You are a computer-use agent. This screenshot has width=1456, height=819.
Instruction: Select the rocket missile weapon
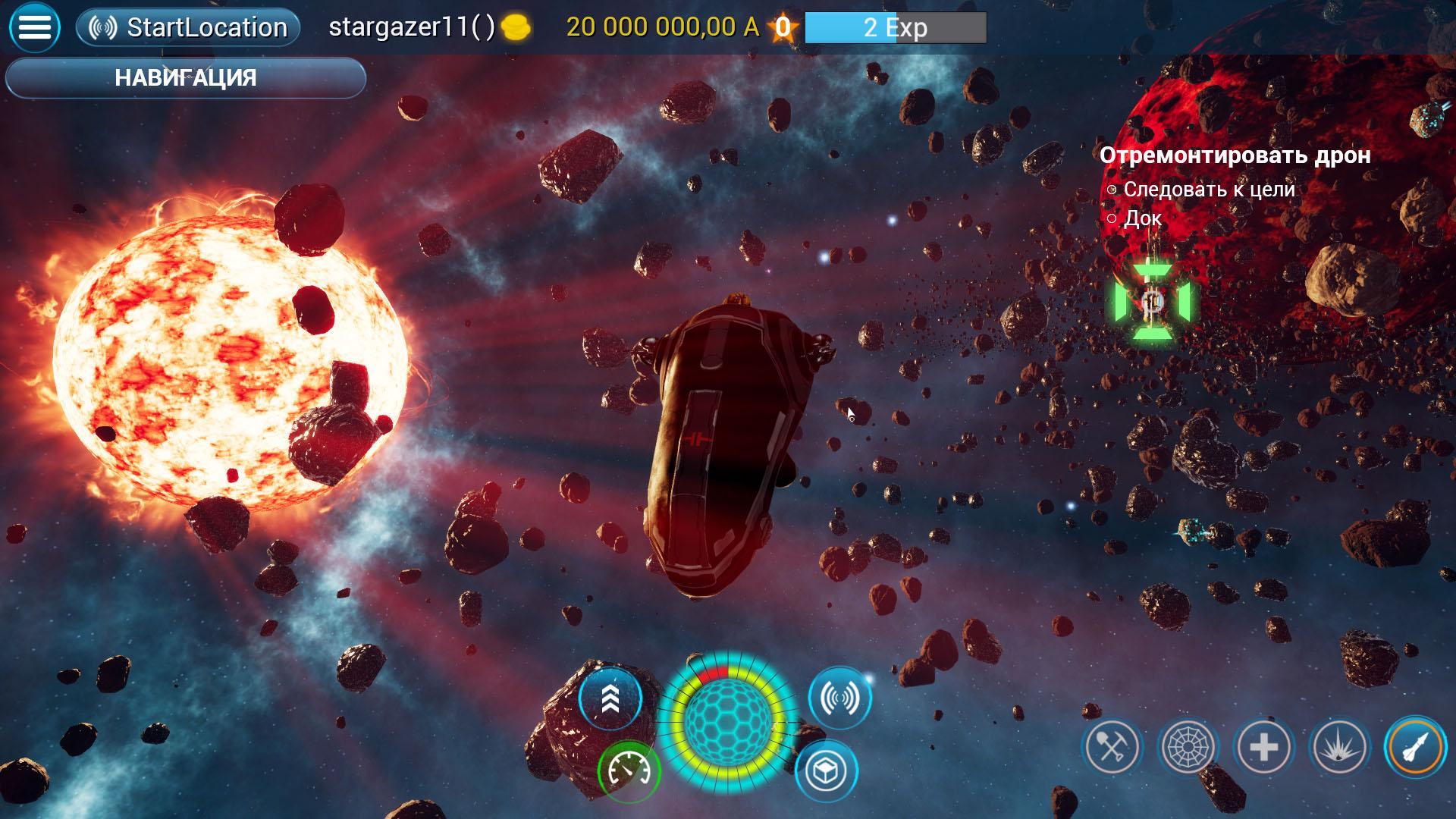coord(1415,747)
